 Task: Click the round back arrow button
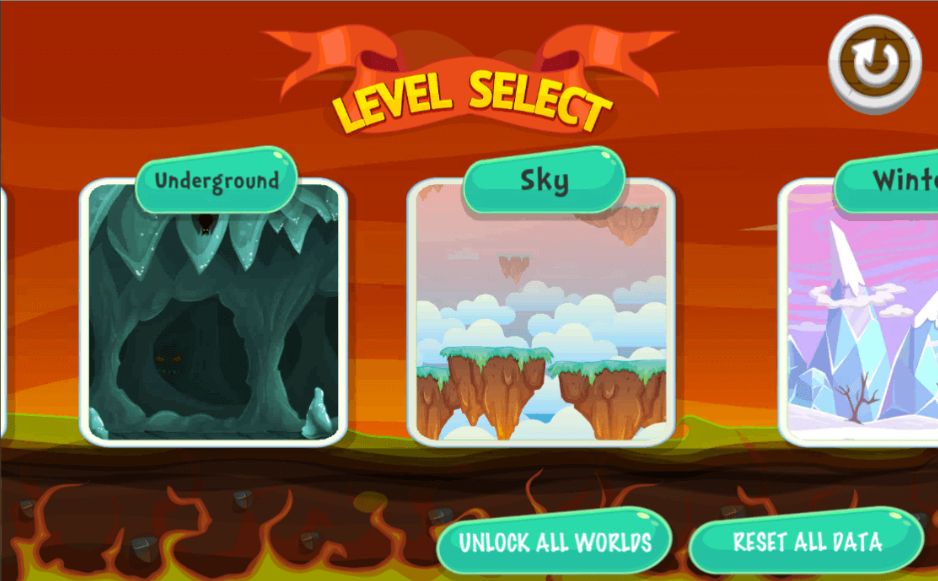(874, 63)
